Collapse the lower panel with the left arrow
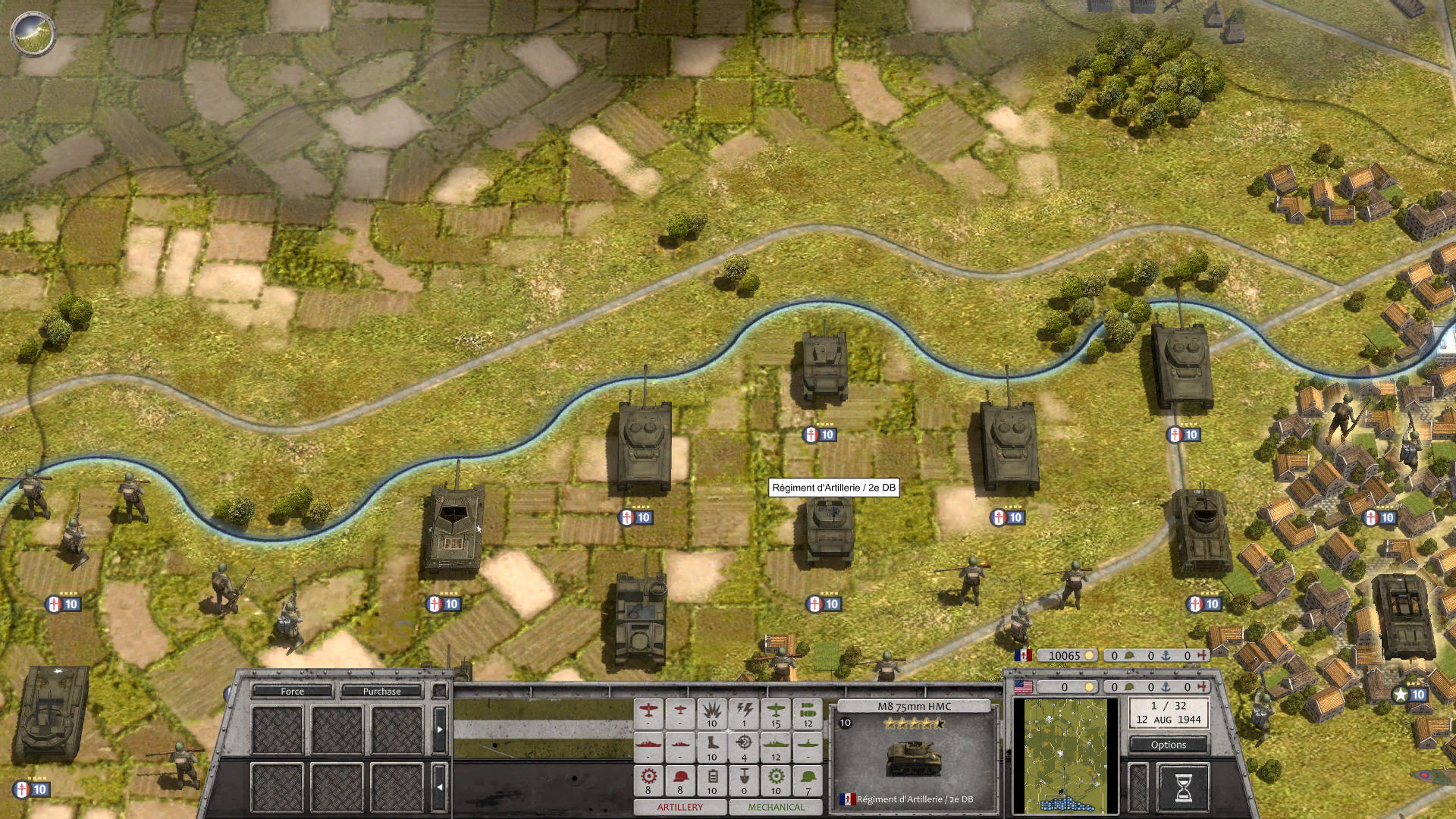 pos(440,786)
